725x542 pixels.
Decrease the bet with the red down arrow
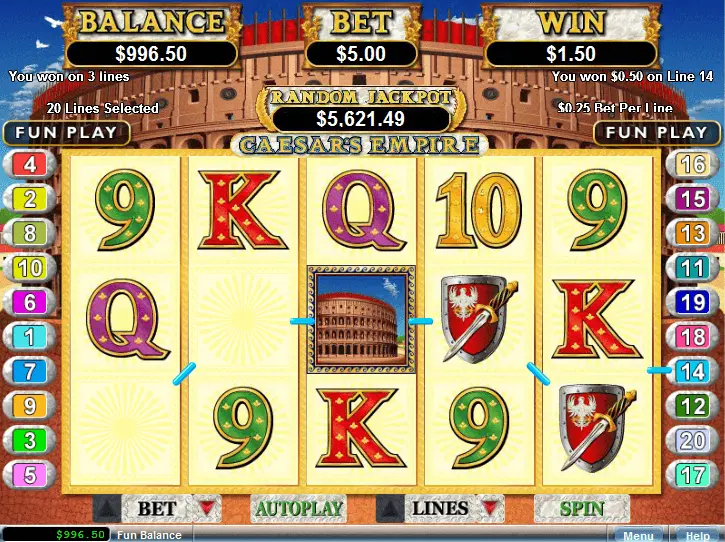[206, 509]
